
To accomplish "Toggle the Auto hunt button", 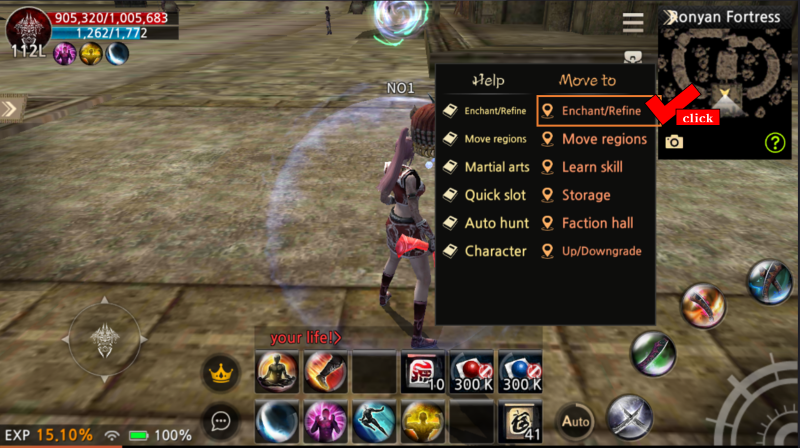I will pos(576,421).
